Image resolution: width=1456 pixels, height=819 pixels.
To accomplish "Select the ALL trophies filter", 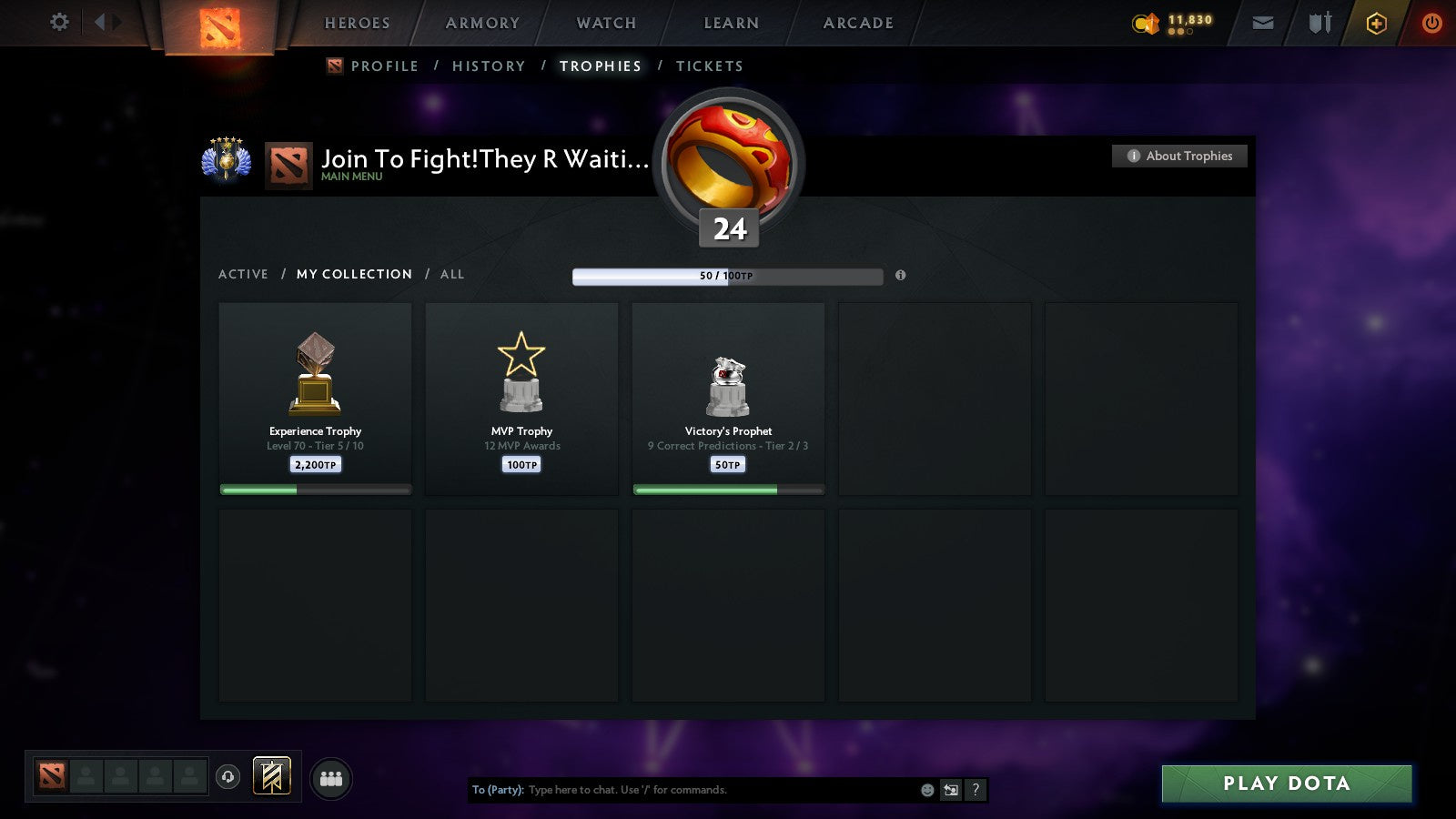I will 452,274.
